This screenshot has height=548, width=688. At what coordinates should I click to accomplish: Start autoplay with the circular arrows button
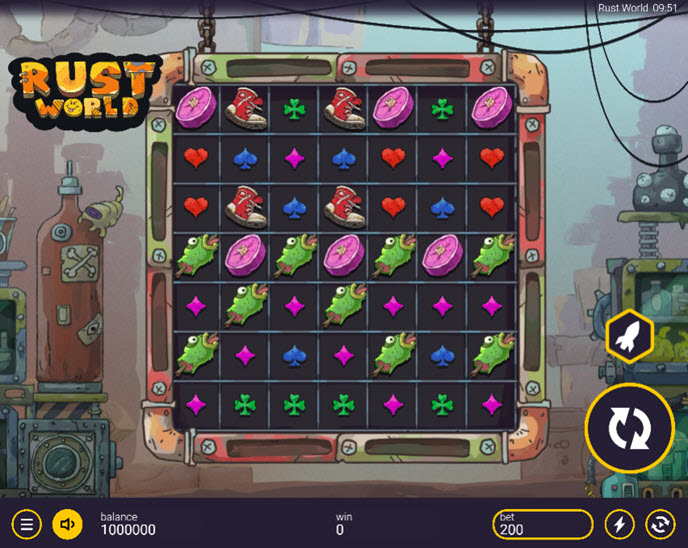(x=660, y=523)
